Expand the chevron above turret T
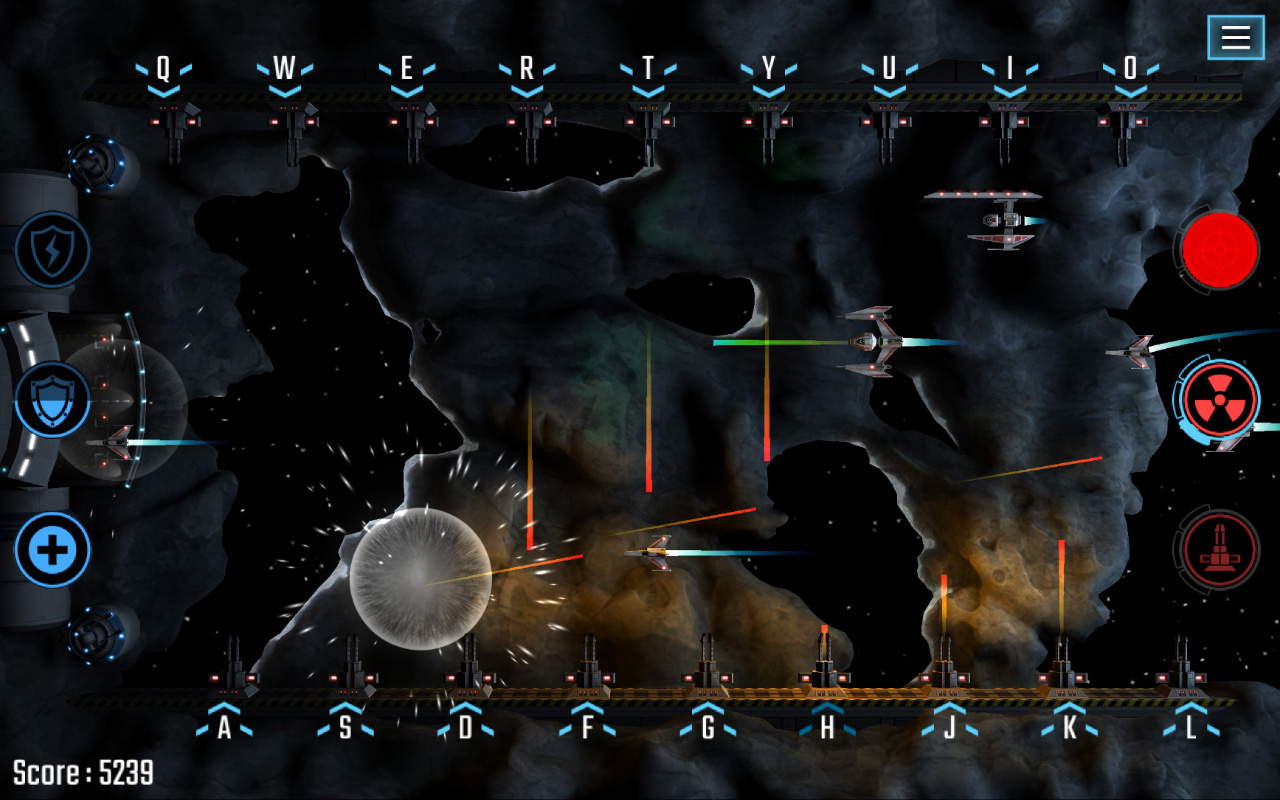The width and height of the screenshot is (1280, 800). (x=647, y=88)
